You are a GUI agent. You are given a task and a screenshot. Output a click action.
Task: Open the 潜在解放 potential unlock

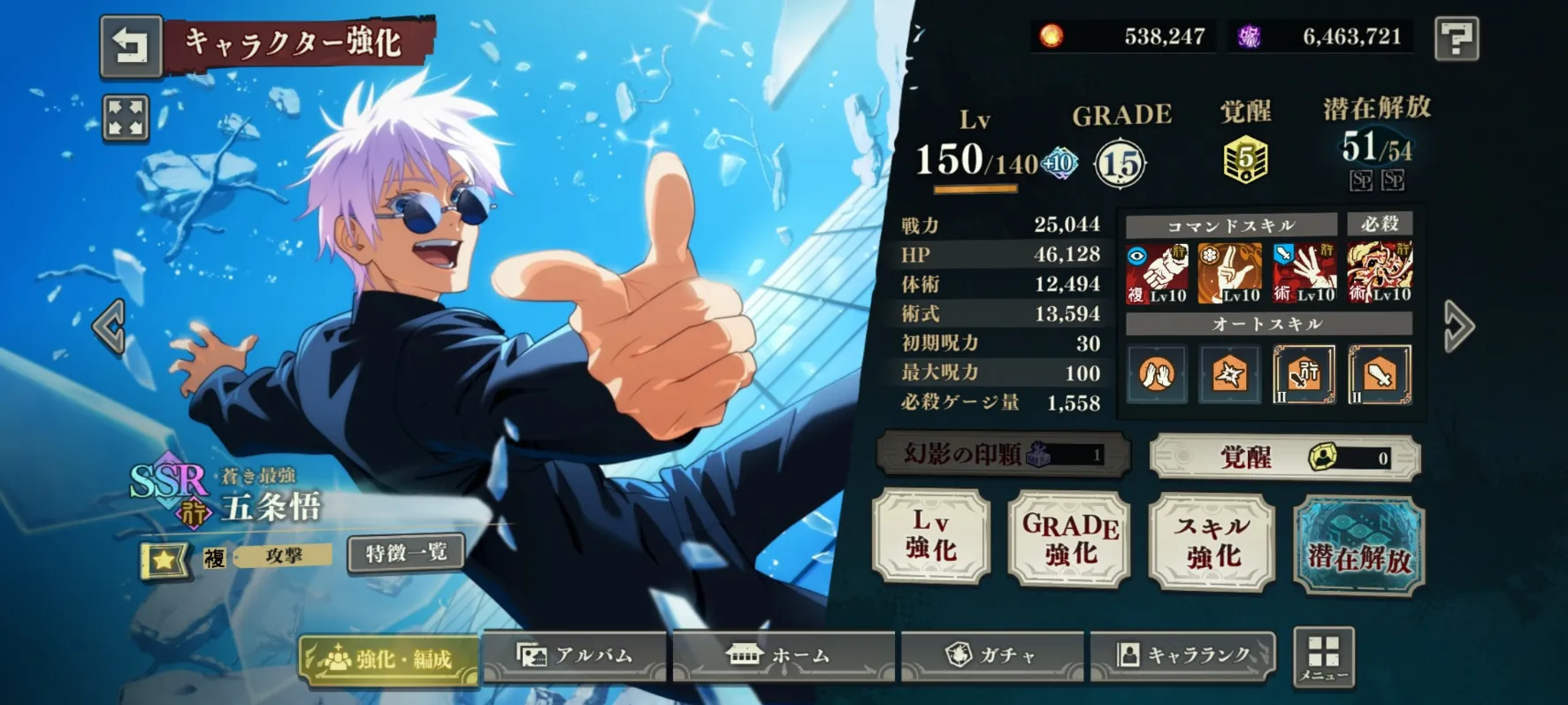point(1358,545)
